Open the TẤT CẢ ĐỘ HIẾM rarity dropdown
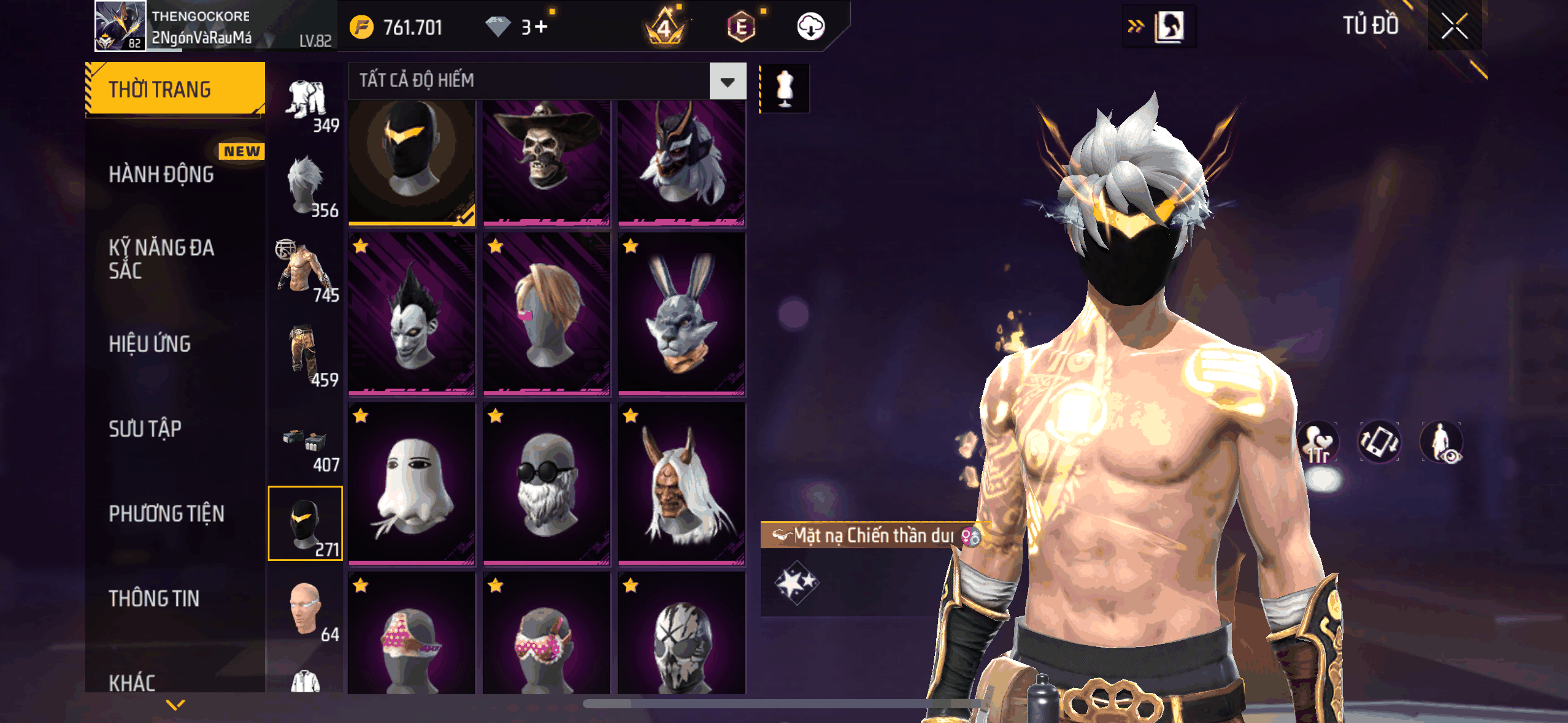This screenshot has height=723, width=1568. 728,81
